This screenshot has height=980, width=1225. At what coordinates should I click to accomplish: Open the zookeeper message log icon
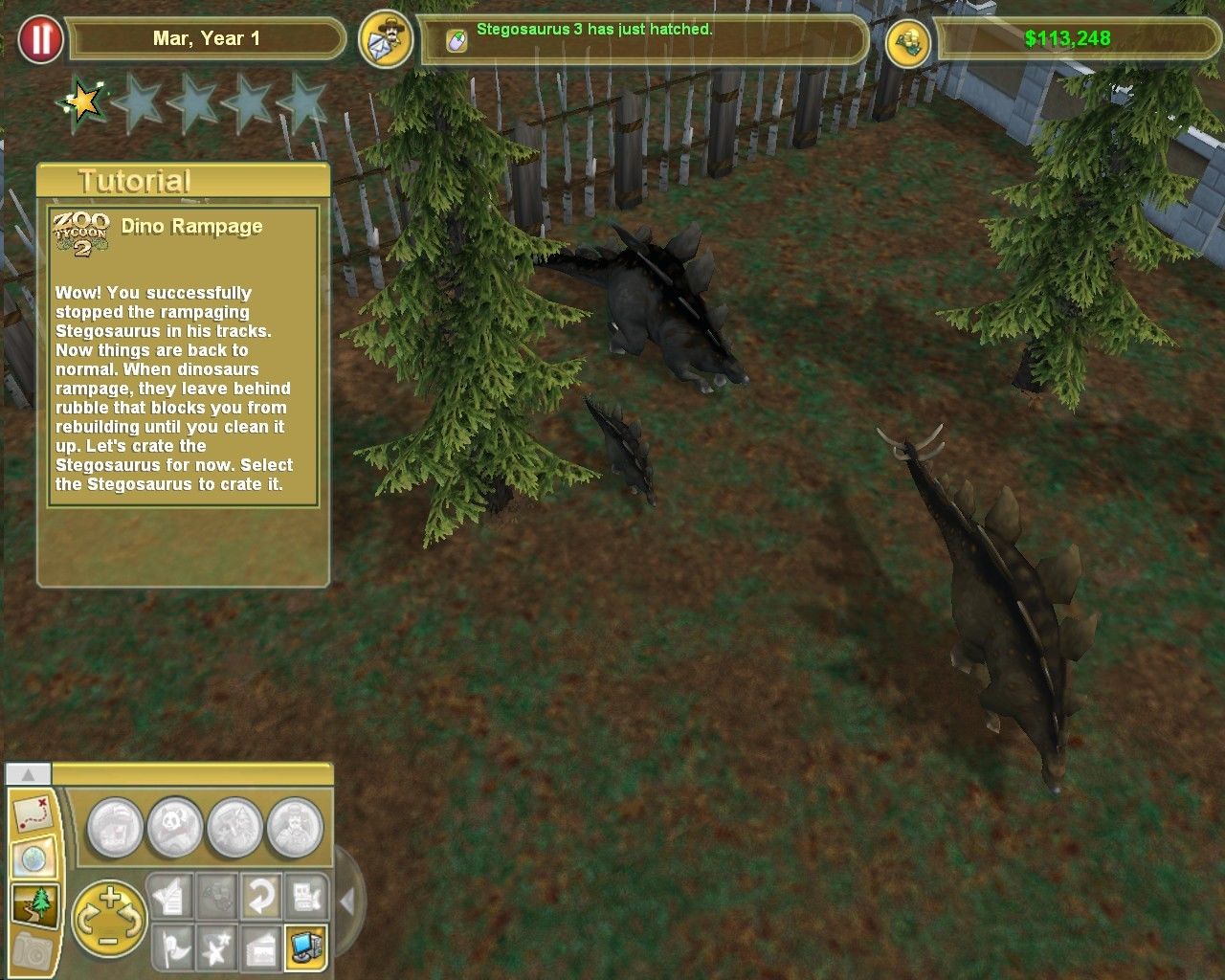[385, 40]
